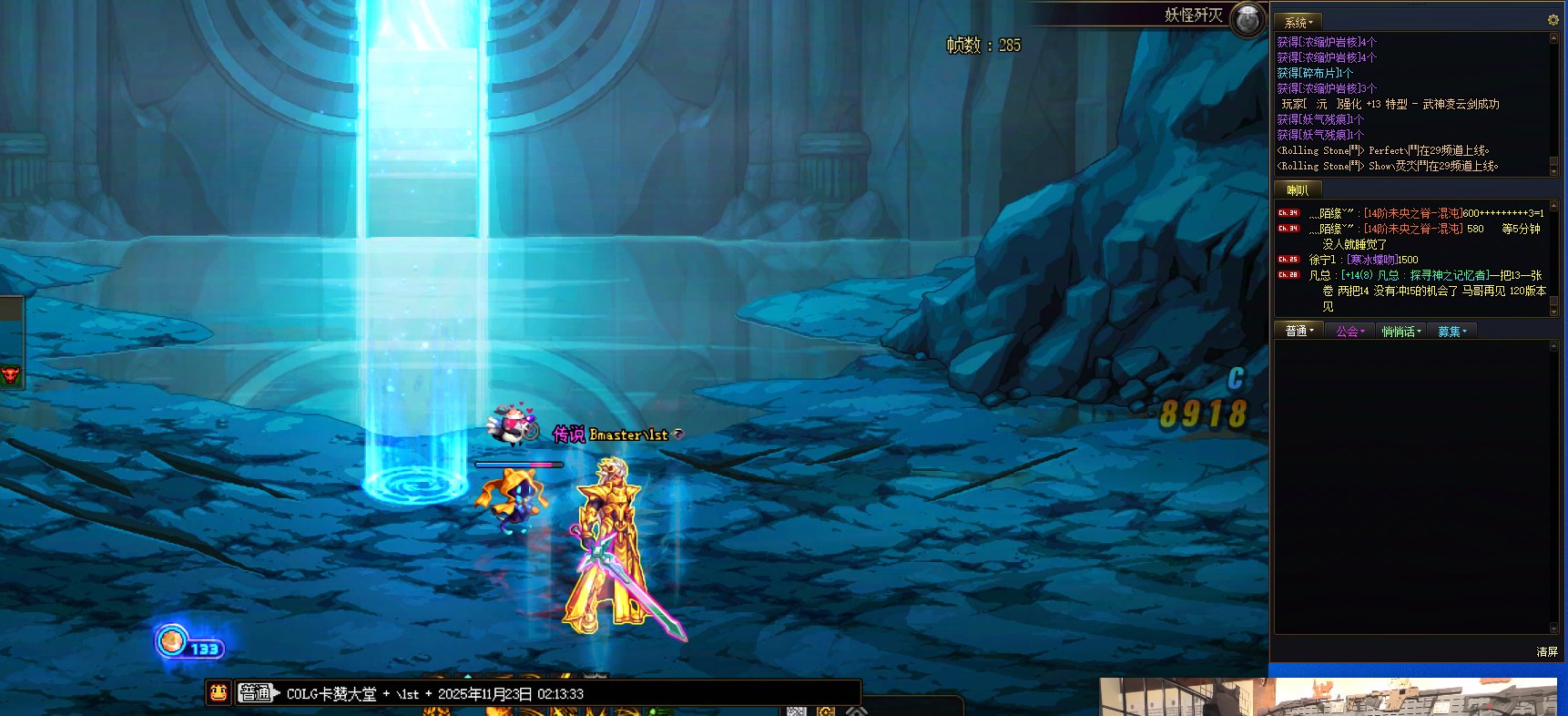Open the 系统 system chat dropdown

1298,22
